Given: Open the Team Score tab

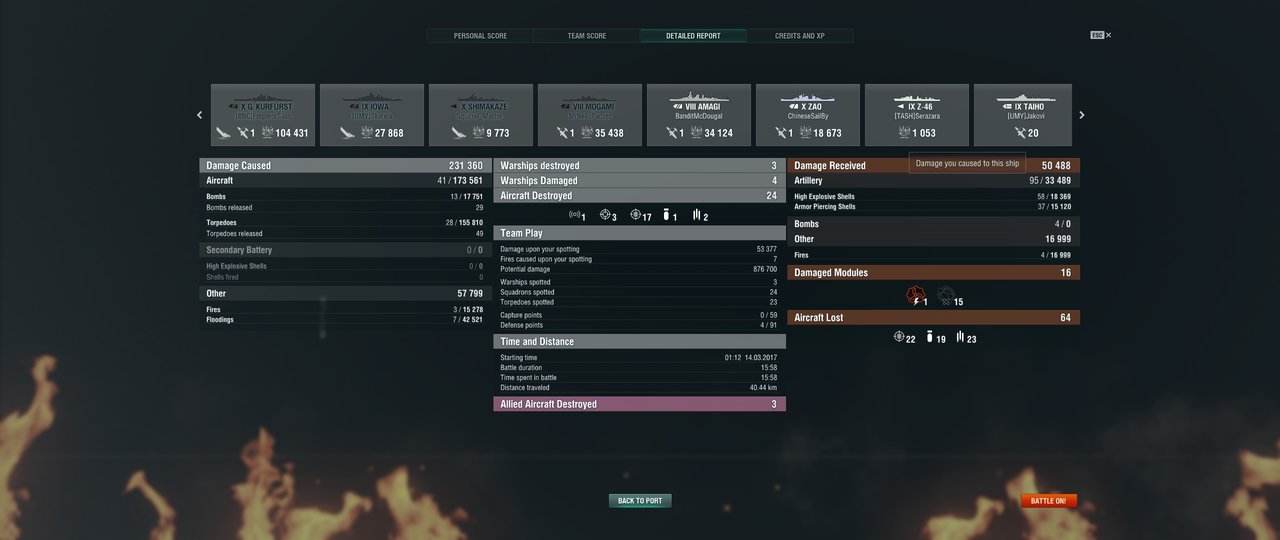Looking at the screenshot, I should tap(587, 36).
